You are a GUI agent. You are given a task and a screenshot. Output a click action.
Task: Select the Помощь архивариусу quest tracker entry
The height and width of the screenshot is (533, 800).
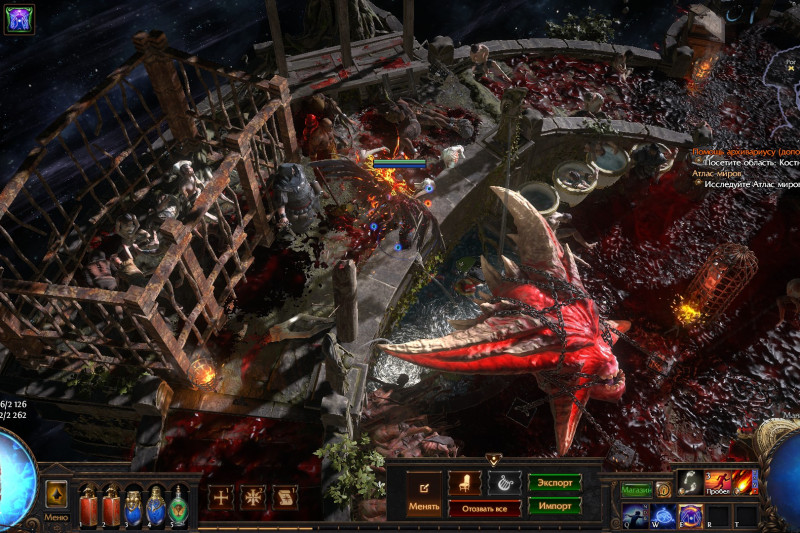coord(745,151)
